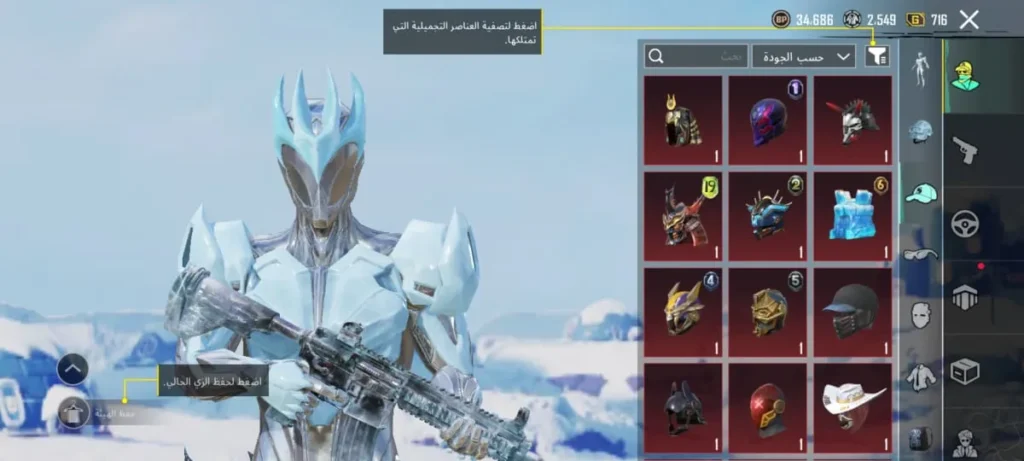
Task: Choose the red samurai helmet marked 19
Action: pyautogui.click(x=682, y=212)
